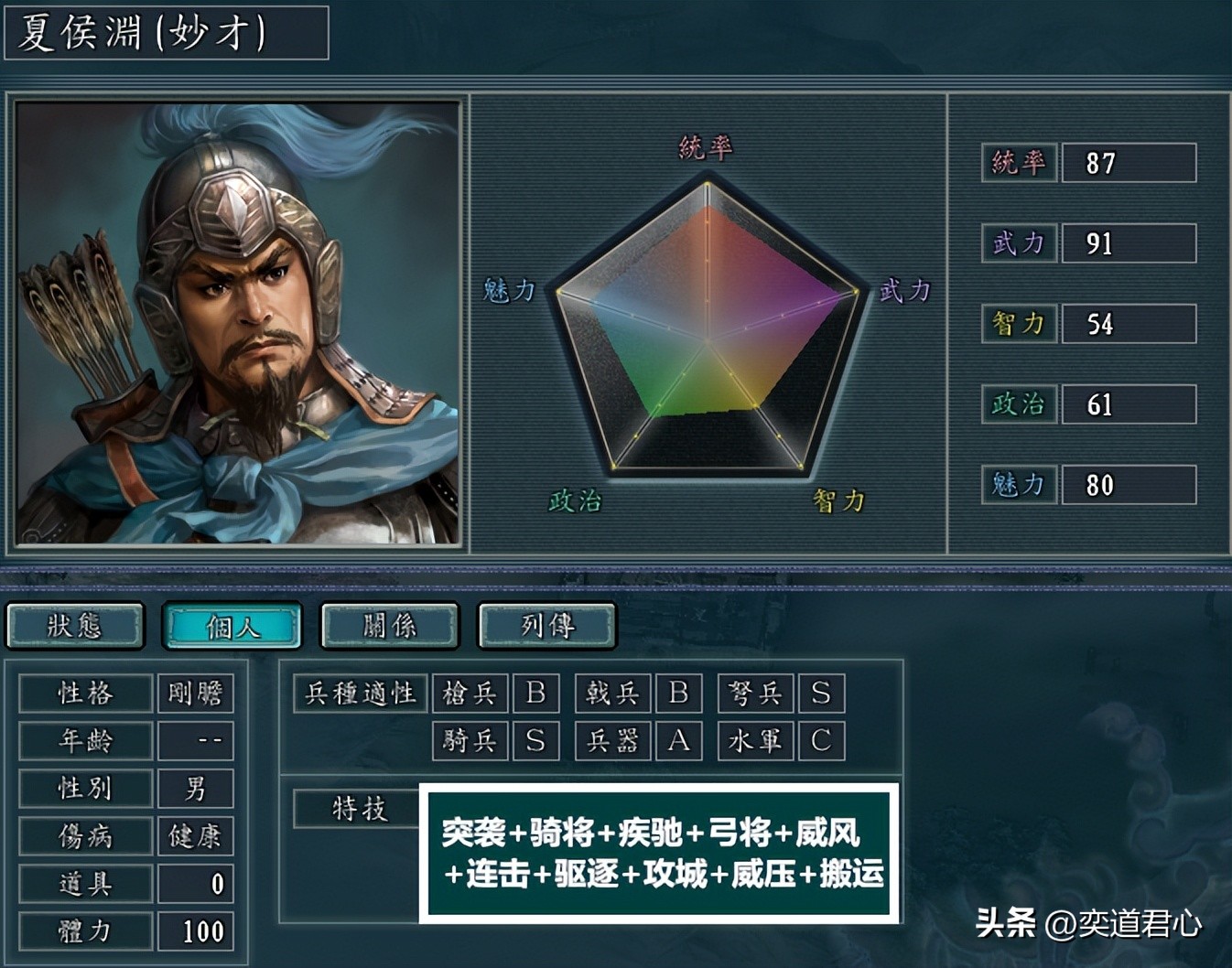Click the radar chart pentagon display
Viewport: 1232px width, 968px height.
707,329
